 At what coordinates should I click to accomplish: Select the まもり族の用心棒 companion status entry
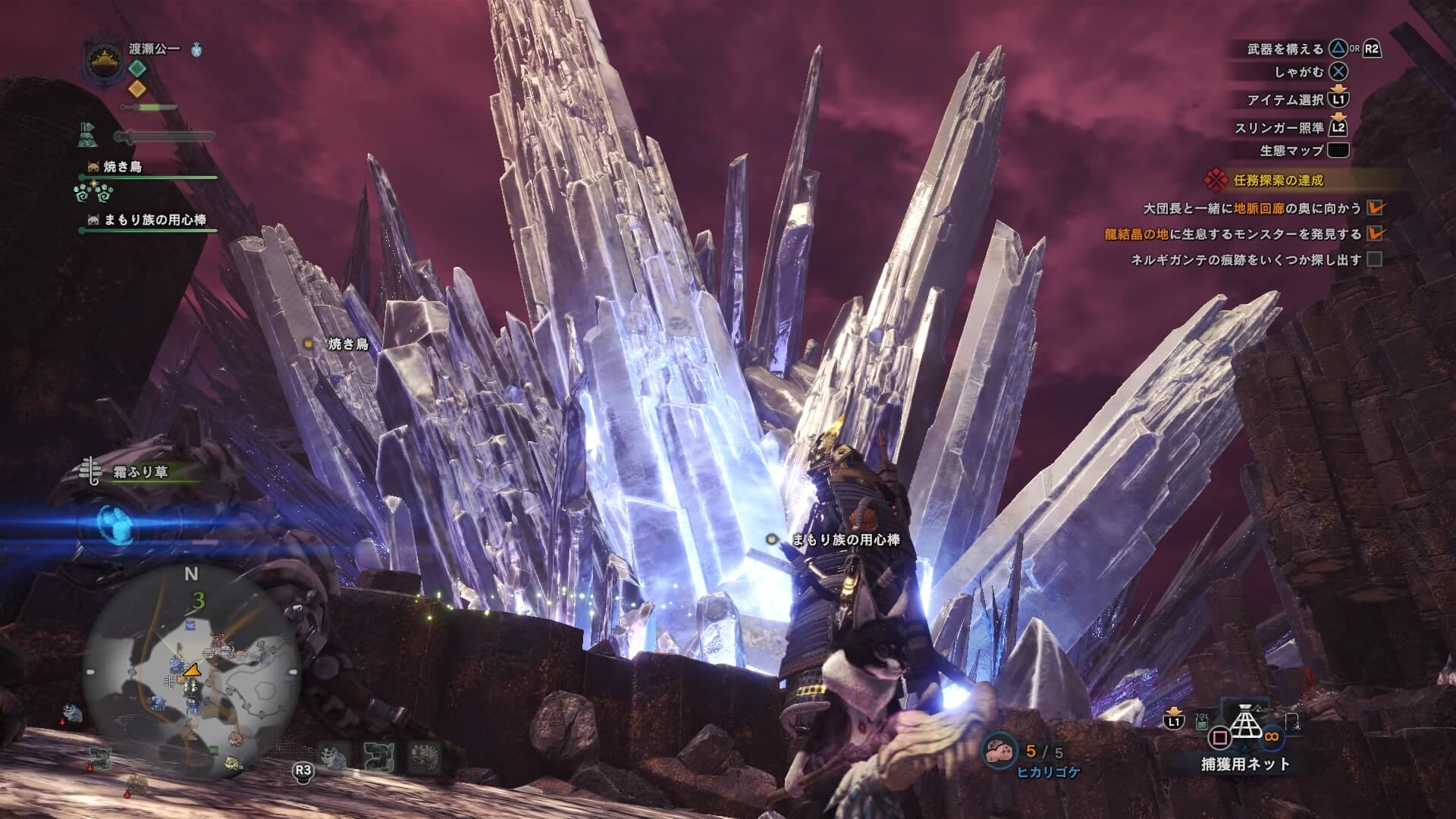point(155,220)
